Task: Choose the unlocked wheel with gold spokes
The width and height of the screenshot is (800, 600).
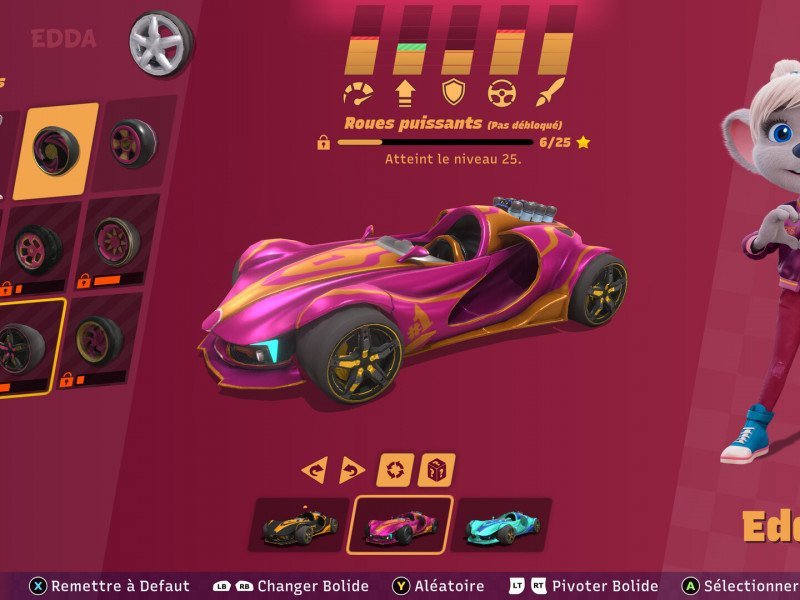Action: click(x=134, y=143)
